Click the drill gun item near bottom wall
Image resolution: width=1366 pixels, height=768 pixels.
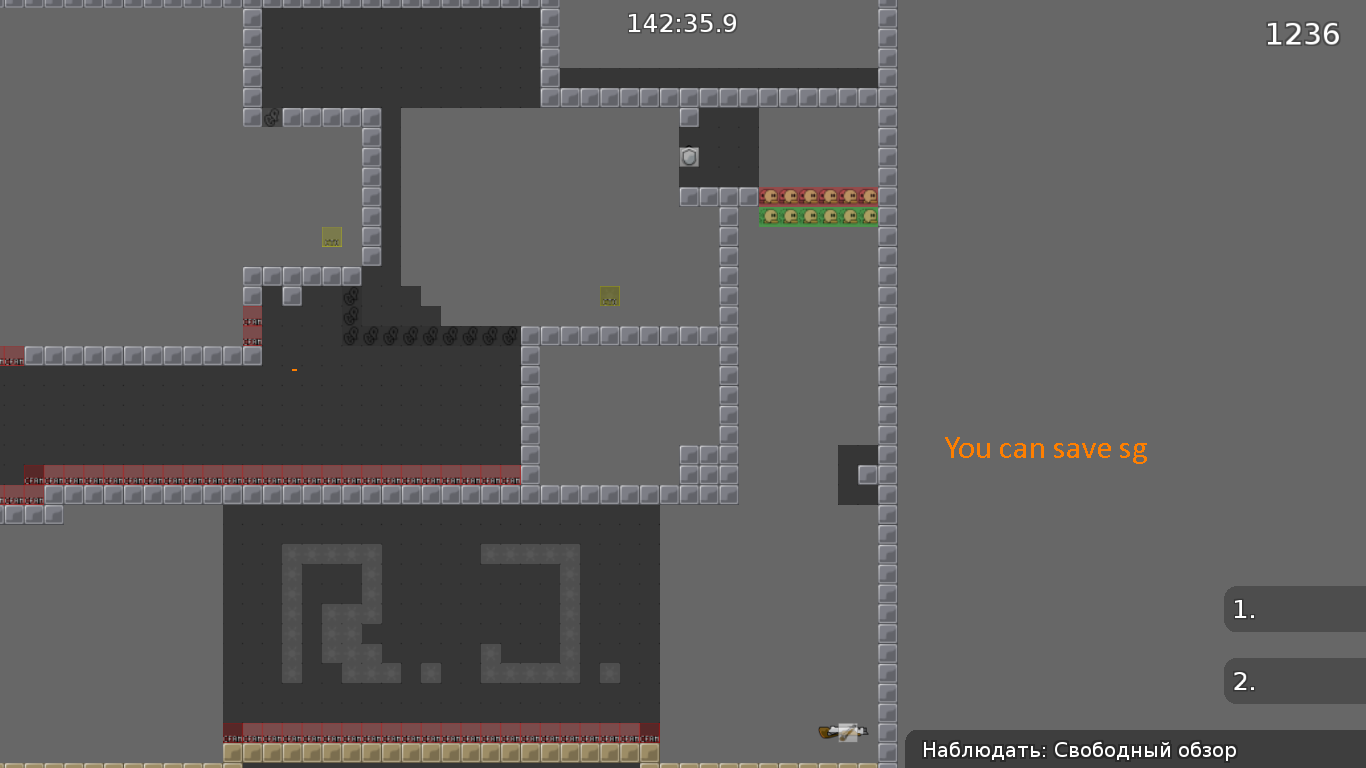click(x=842, y=731)
